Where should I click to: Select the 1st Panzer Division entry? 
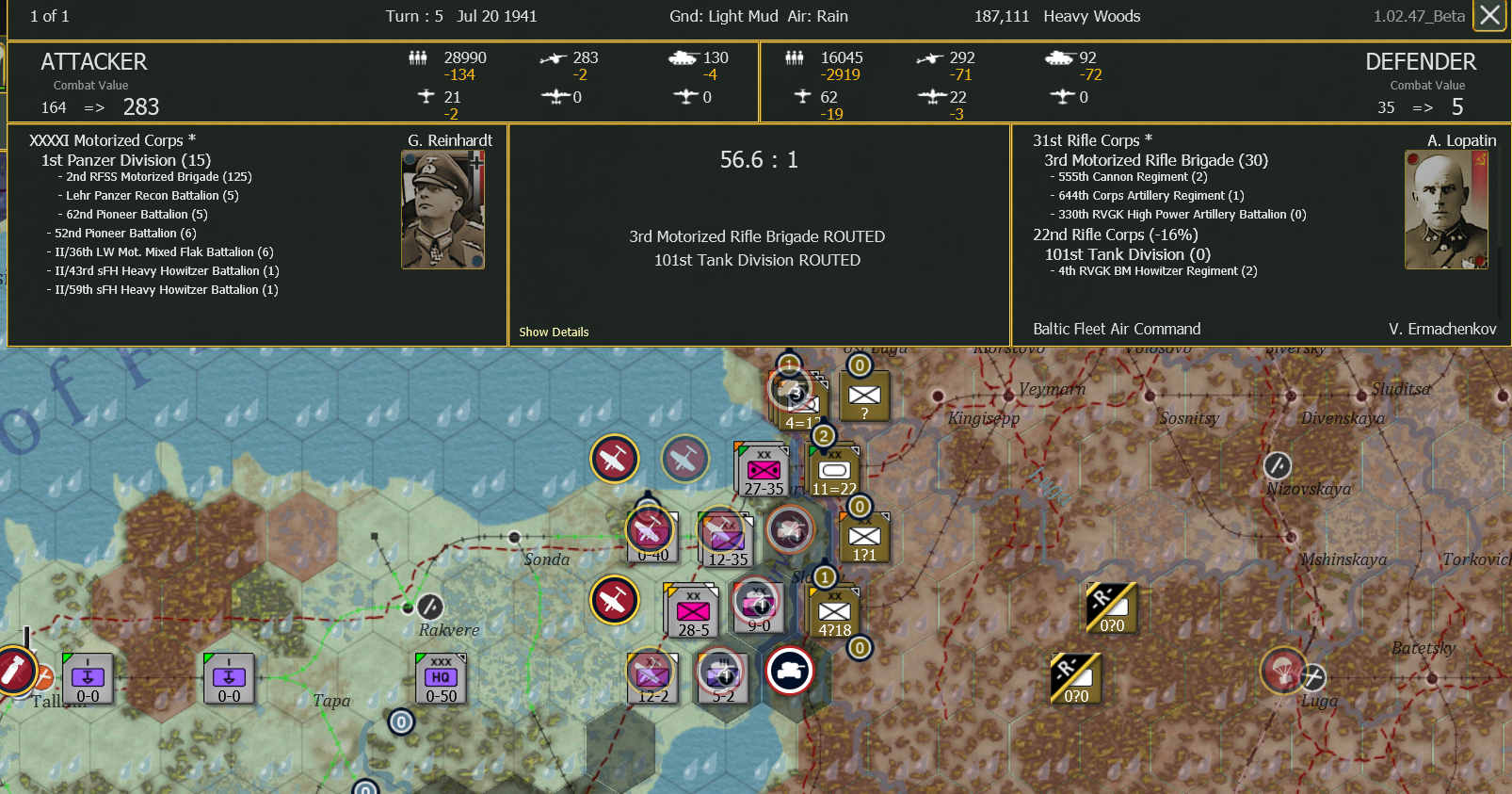point(125,160)
